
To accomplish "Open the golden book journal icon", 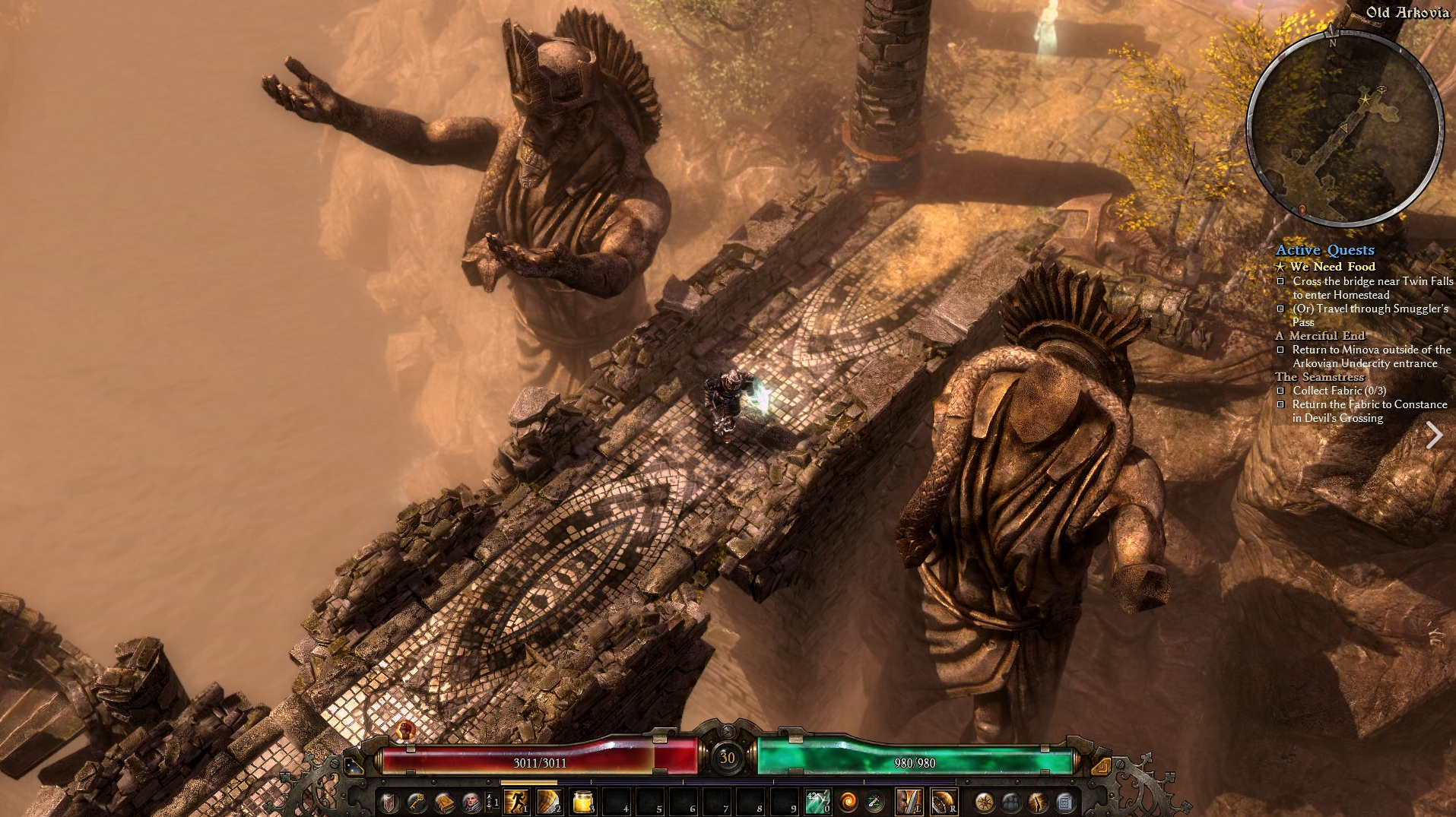I will tap(443, 802).
